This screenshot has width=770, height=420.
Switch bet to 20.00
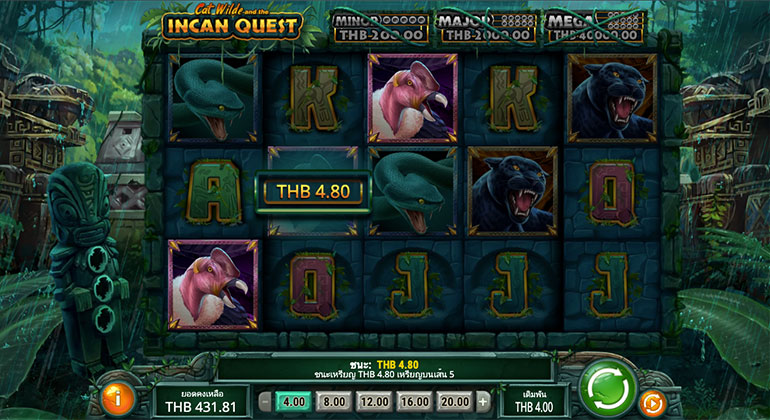[453, 400]
